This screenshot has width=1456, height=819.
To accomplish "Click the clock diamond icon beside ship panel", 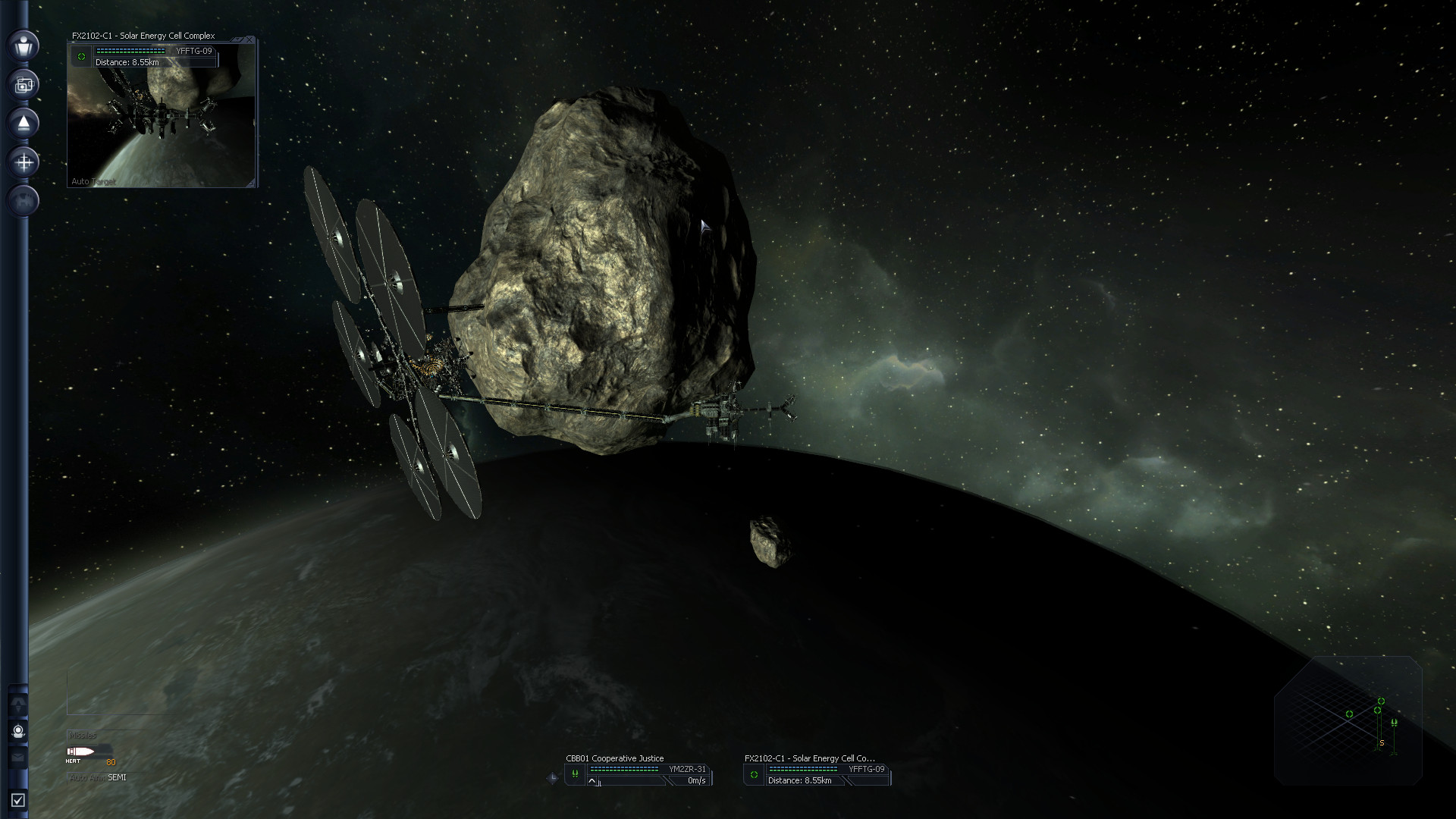I will click(552, 778).
